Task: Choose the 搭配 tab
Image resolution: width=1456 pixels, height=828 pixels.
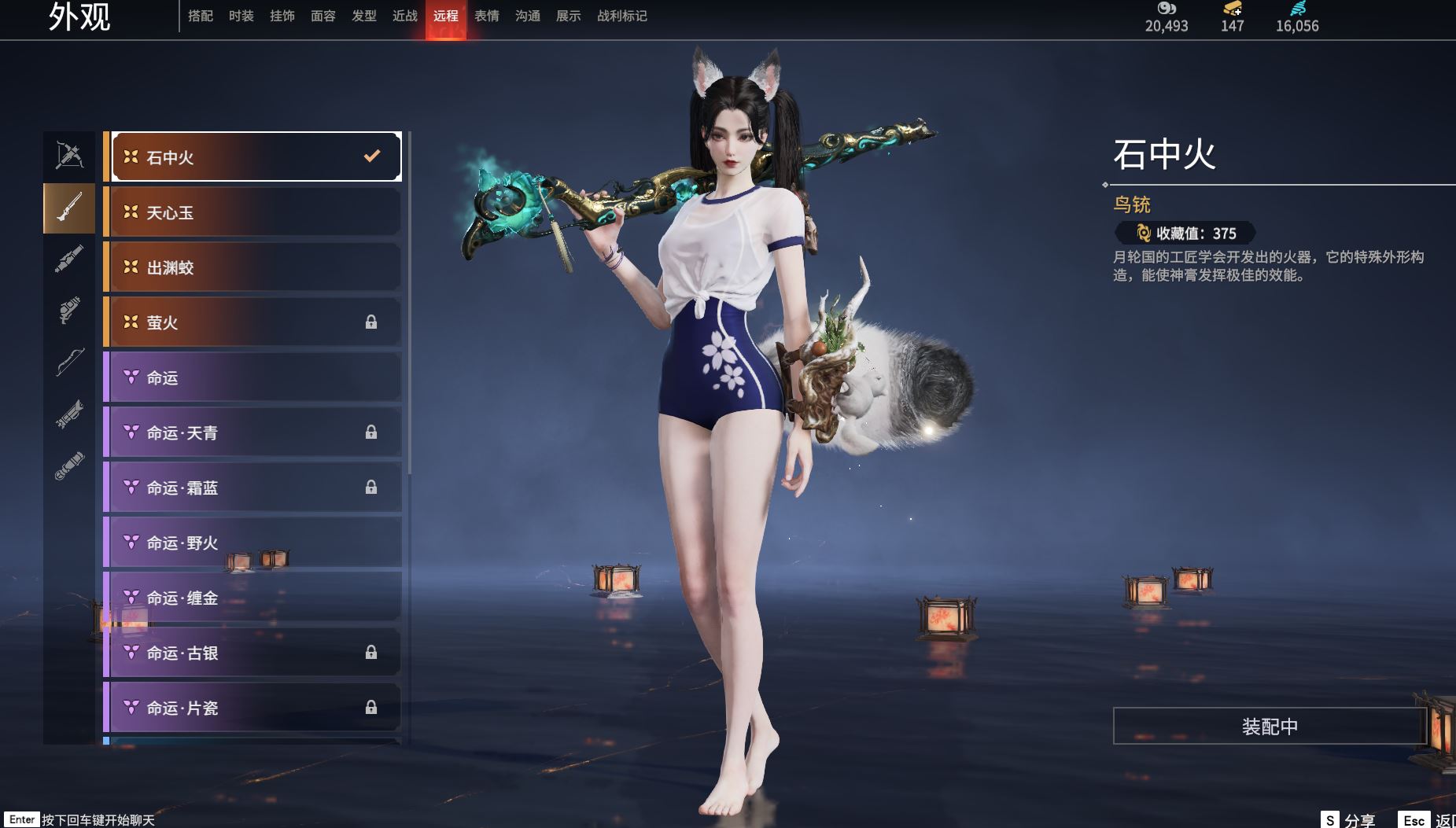Action: 201,16
